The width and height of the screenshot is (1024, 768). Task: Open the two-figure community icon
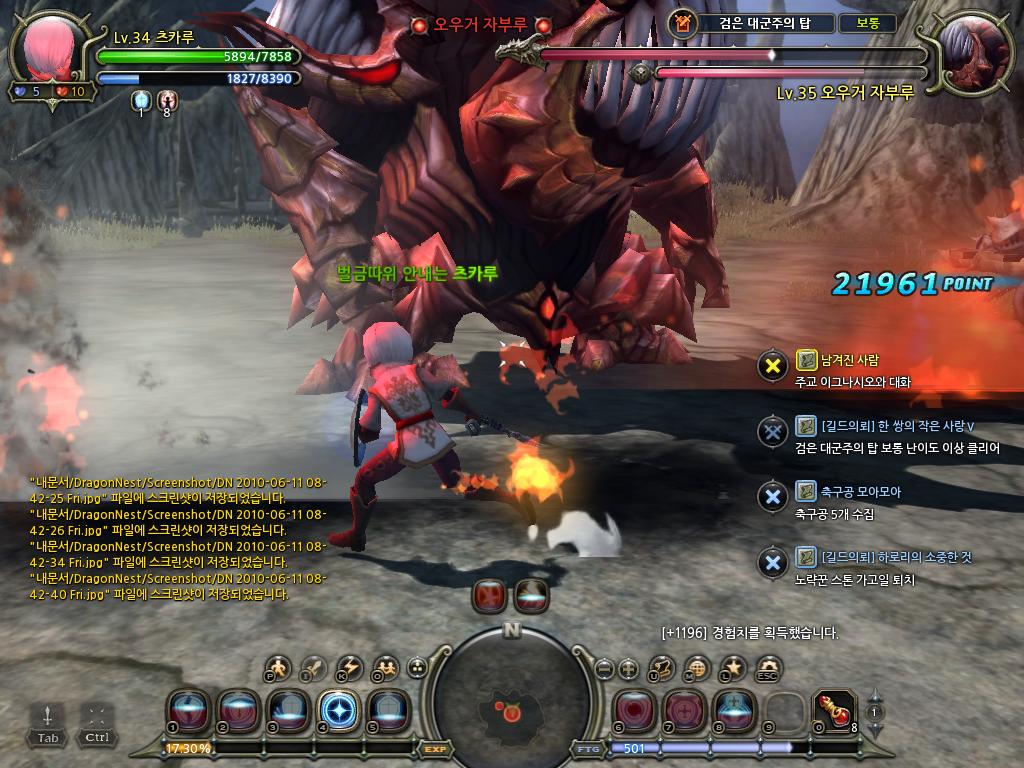pos(384,666)
